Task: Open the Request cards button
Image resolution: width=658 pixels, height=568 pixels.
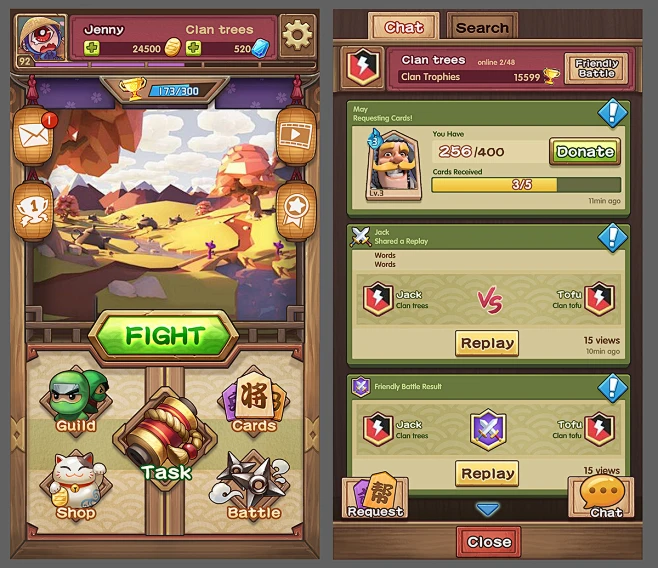Action: click(x=374, y=498)
